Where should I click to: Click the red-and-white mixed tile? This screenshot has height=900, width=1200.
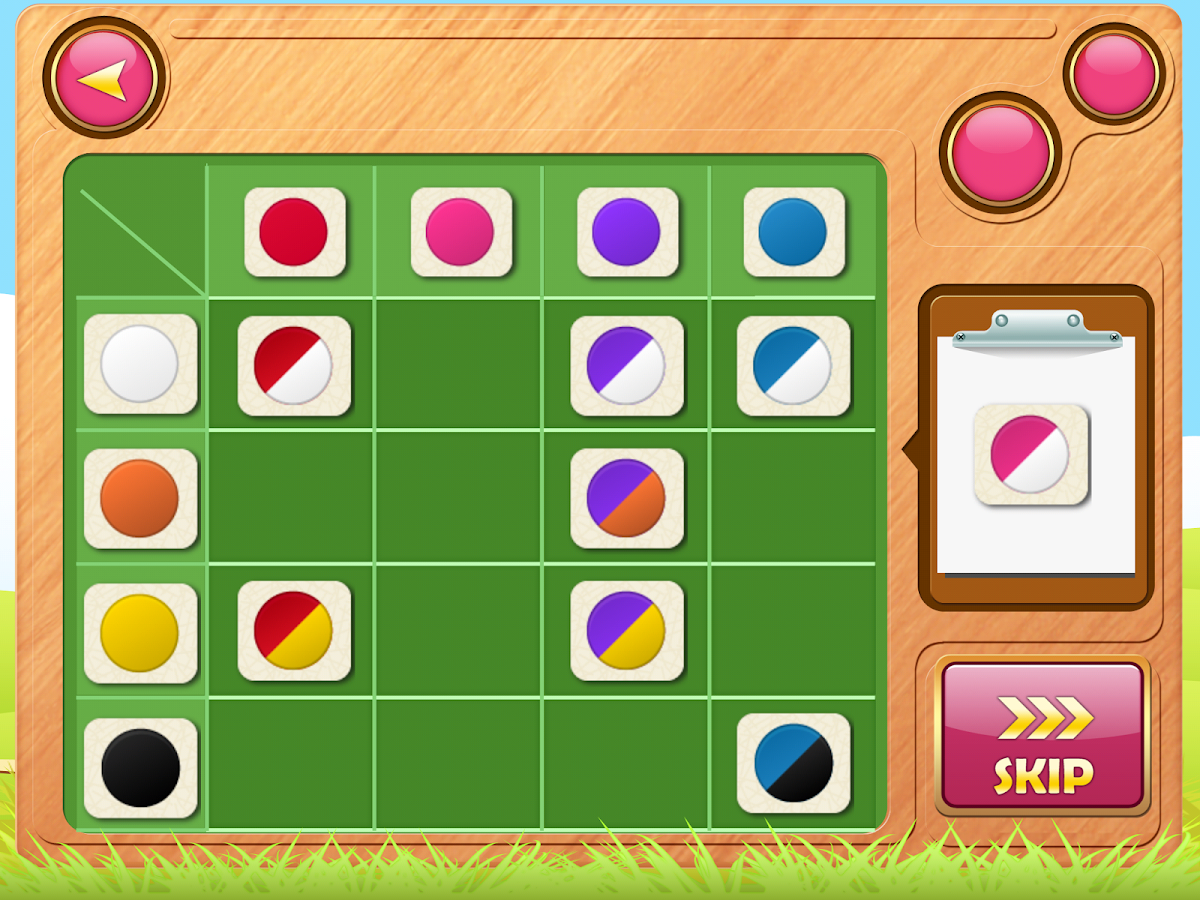(x=294, y=366)
